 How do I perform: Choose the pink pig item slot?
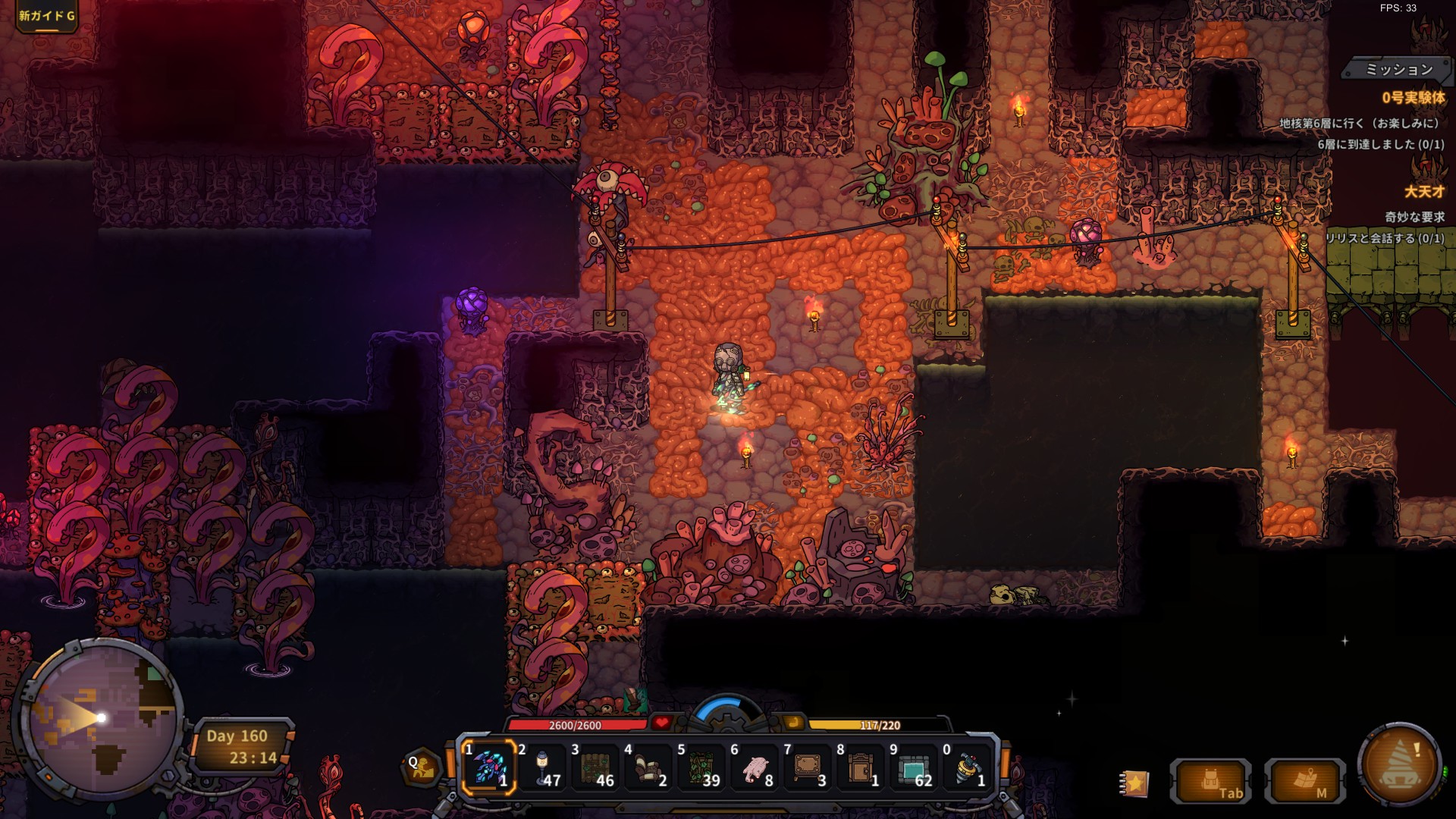(x=755, y=767)
